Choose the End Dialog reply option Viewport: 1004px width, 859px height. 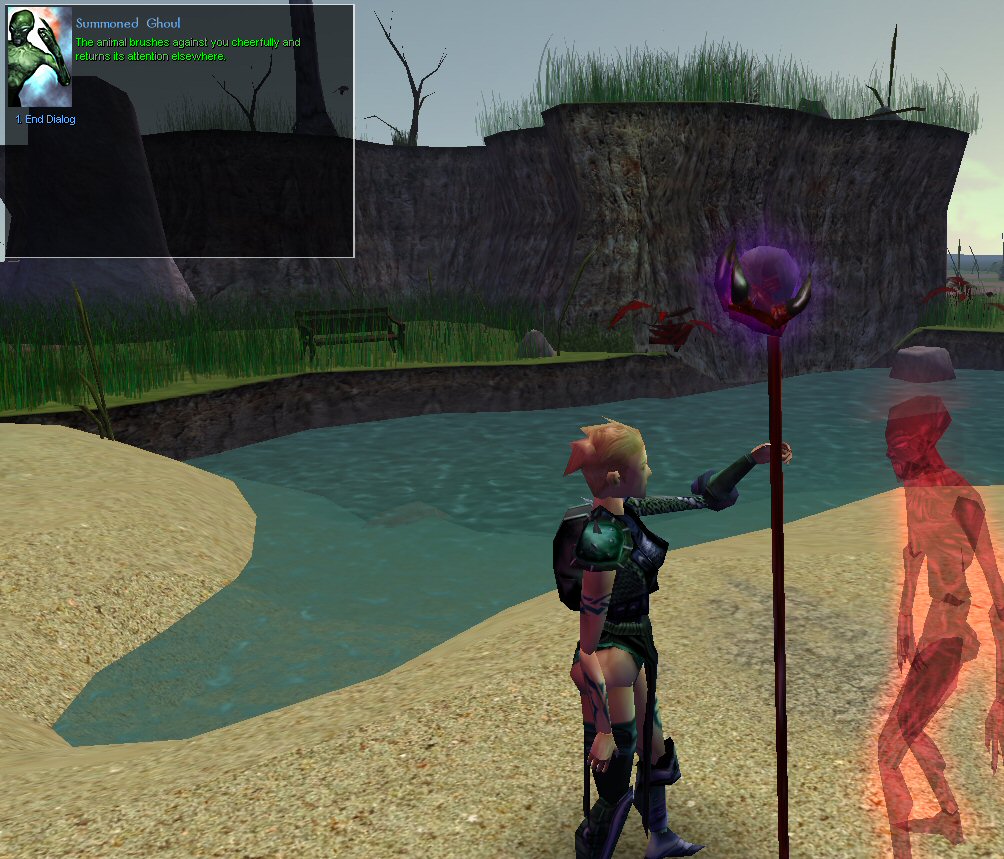click(46, 120)
